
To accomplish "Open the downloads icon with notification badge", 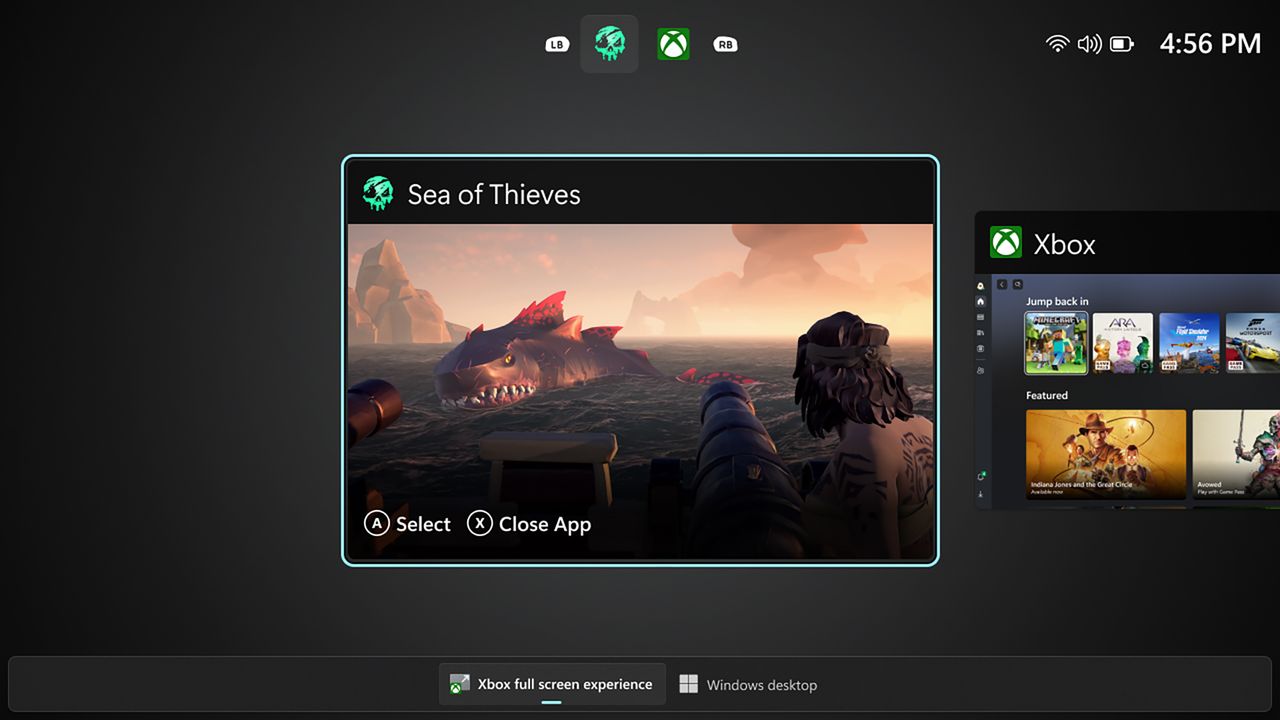I will tap(980, 477).
